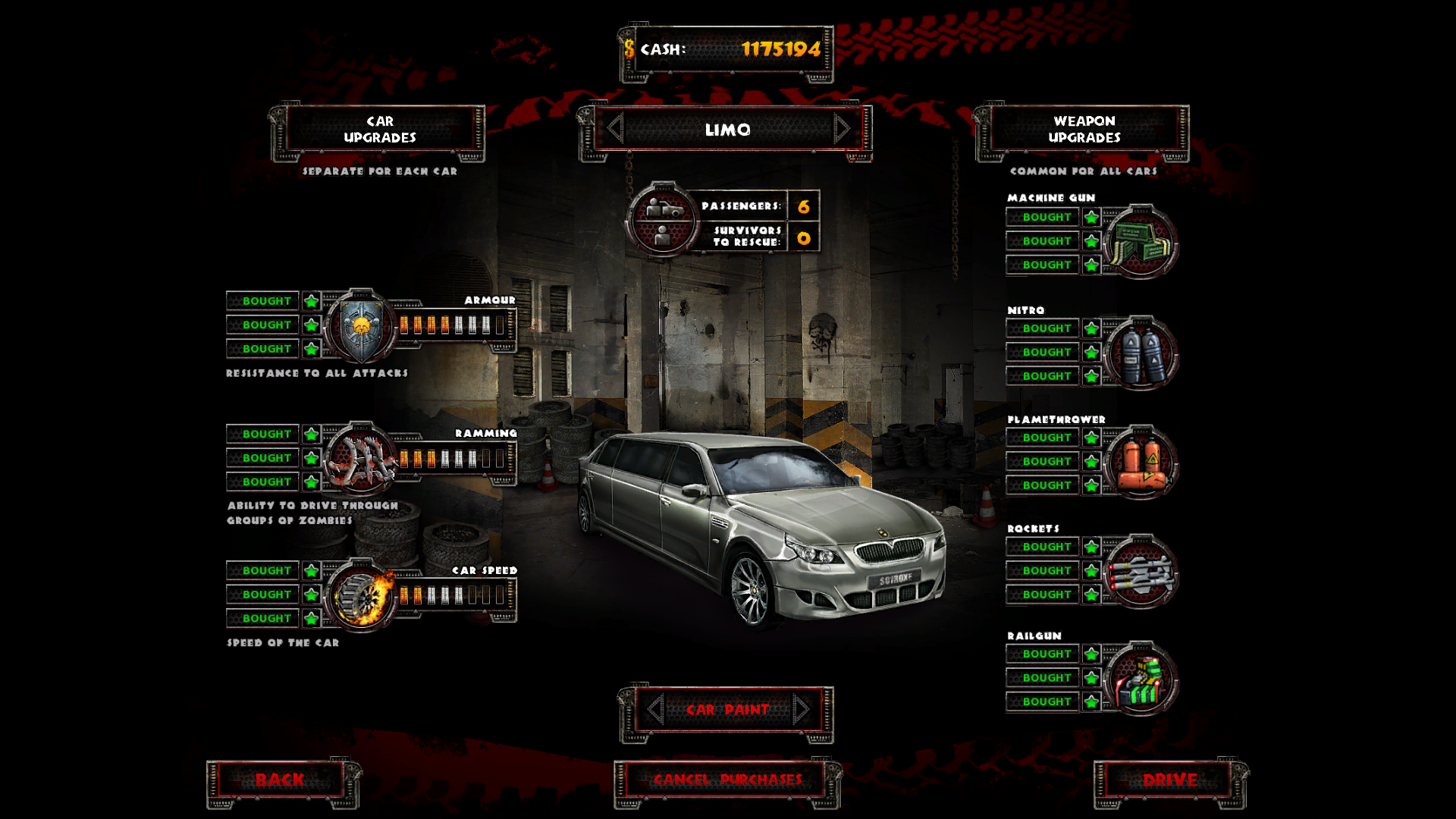This screenshot has width=1456, height=819.
Task: Choose the Flamethrower fuel tanks icon
Action: click(x=1140, y=462)
